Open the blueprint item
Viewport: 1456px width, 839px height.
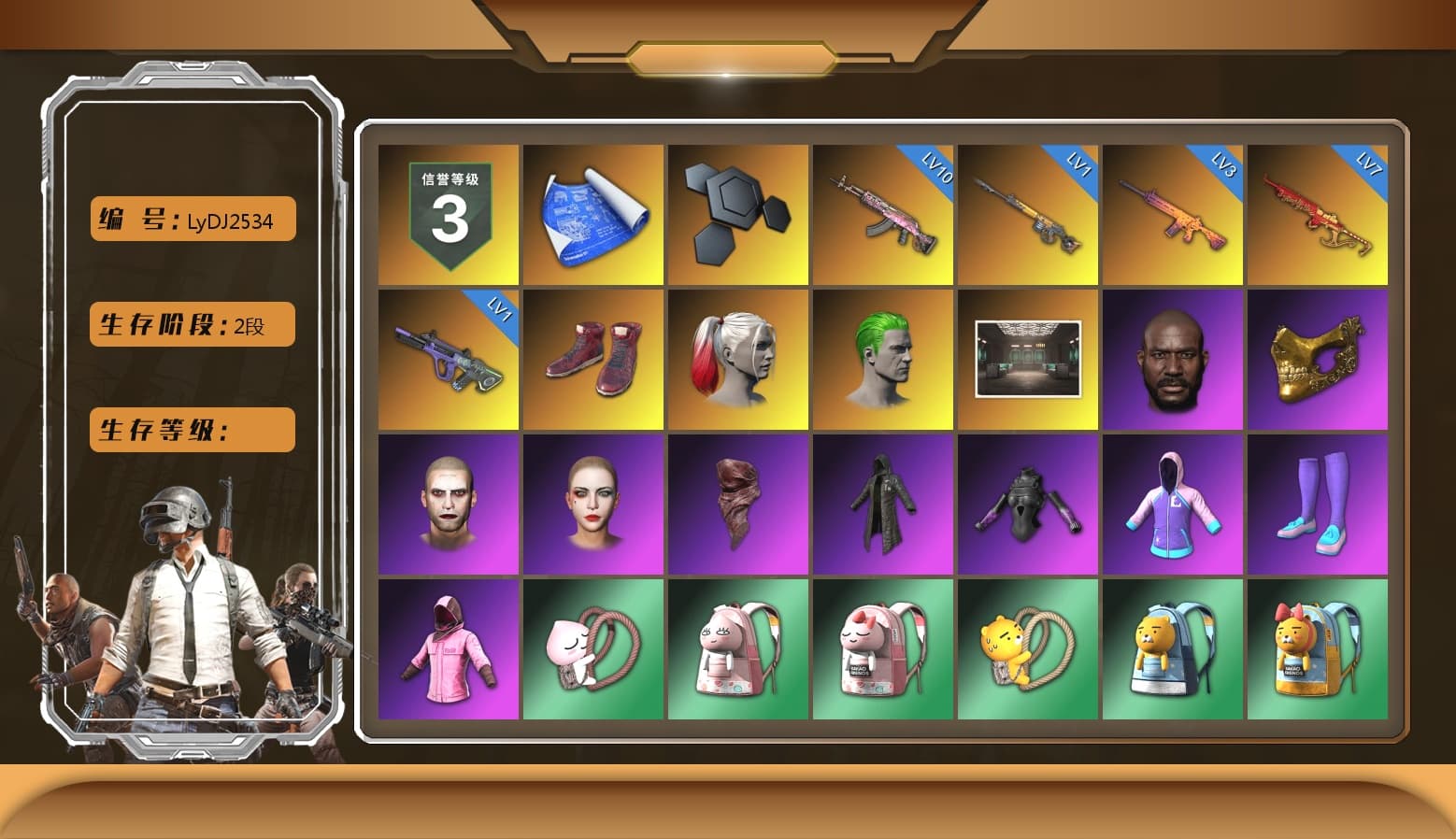pos(592,213)
